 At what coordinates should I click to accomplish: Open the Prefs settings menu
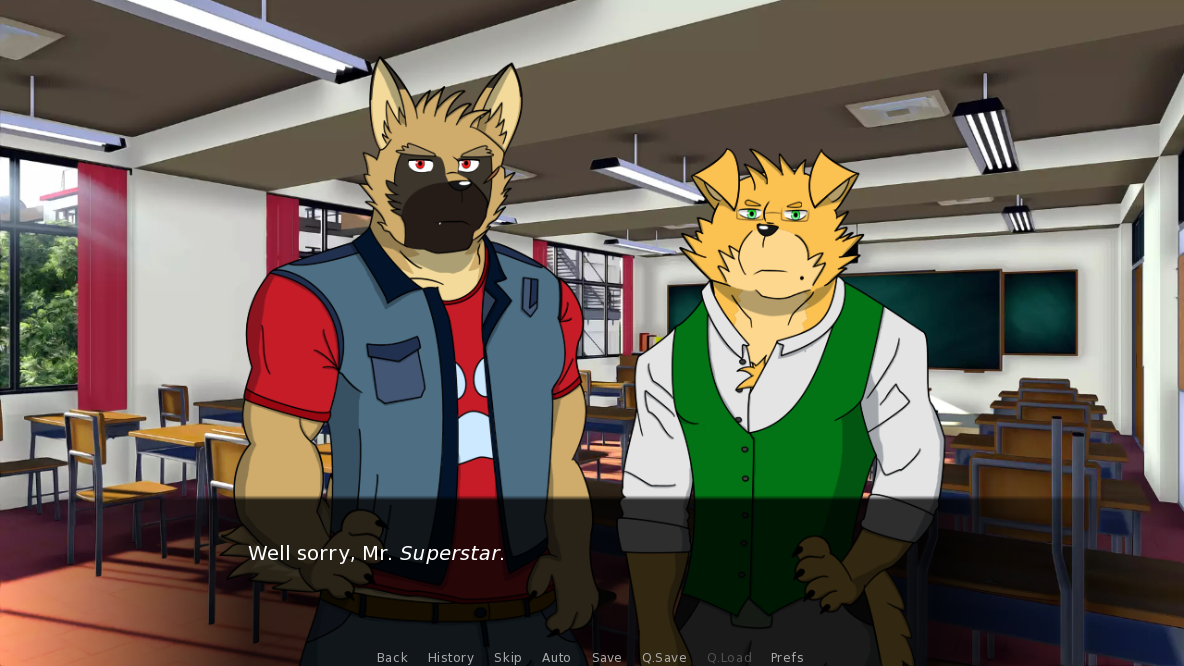(787, 657)
